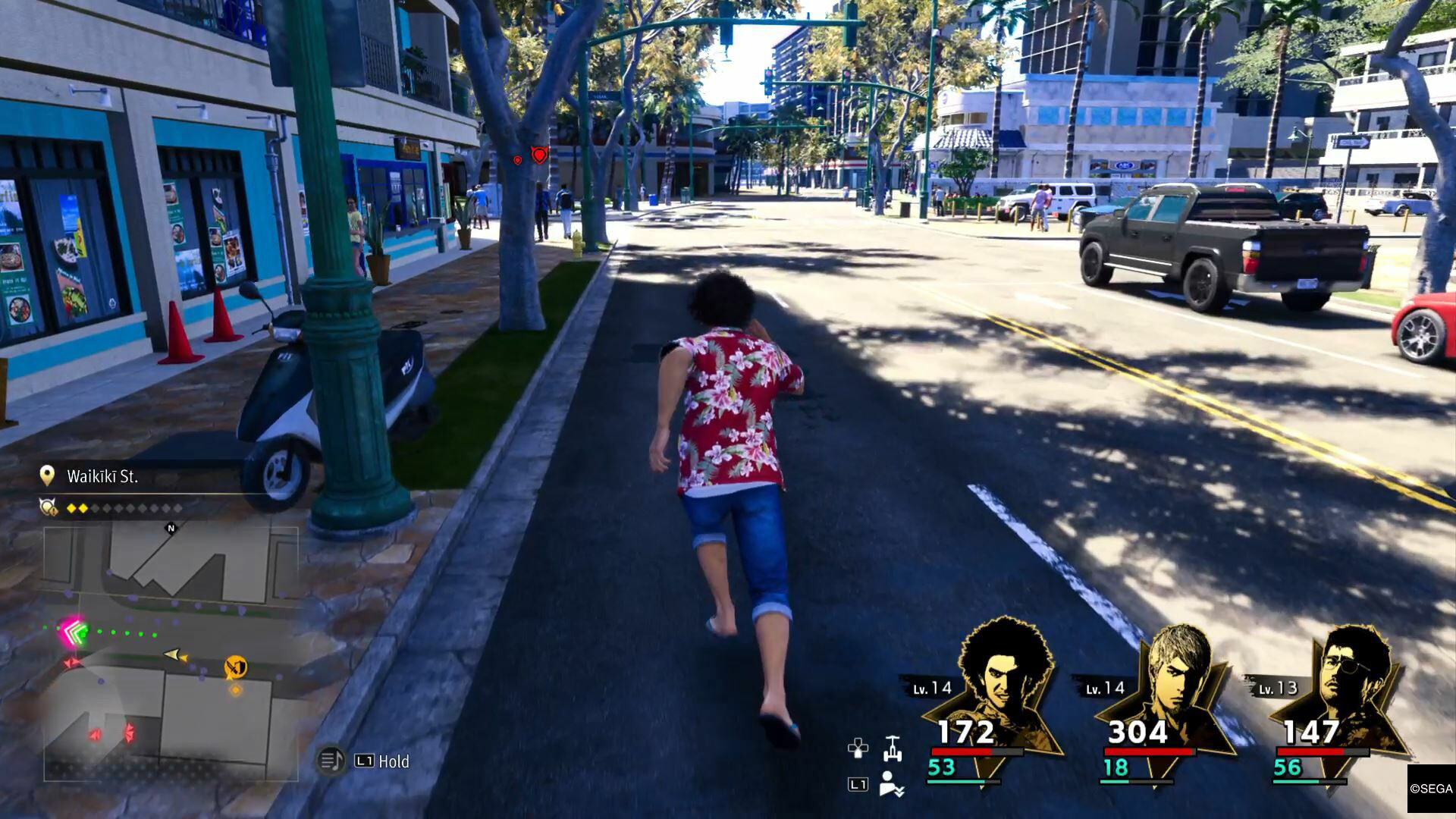Click the location pin beside Waikīkī St.
The image size is (1456, 819).
48,475
